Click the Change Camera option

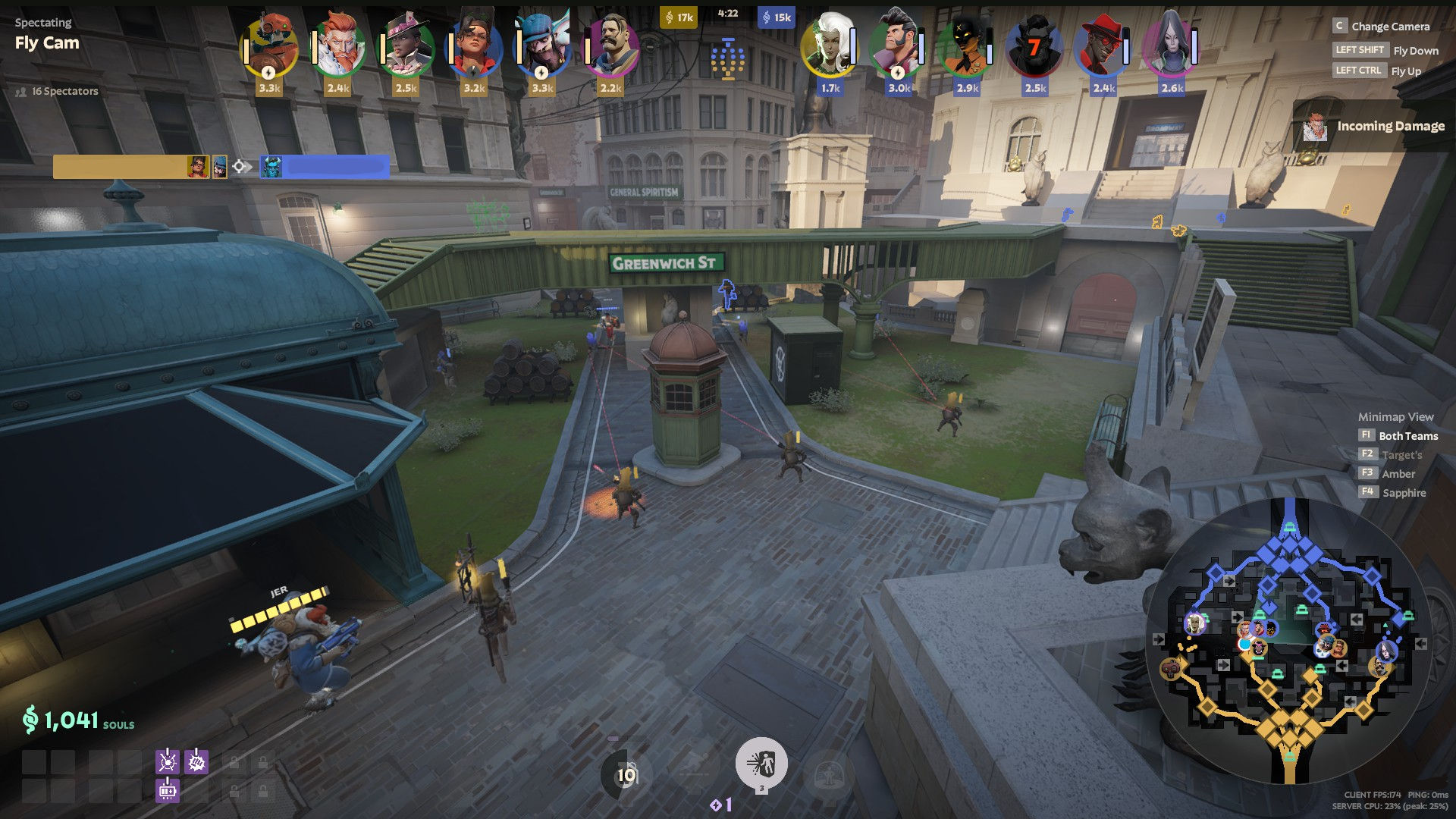click(1389, 27)
